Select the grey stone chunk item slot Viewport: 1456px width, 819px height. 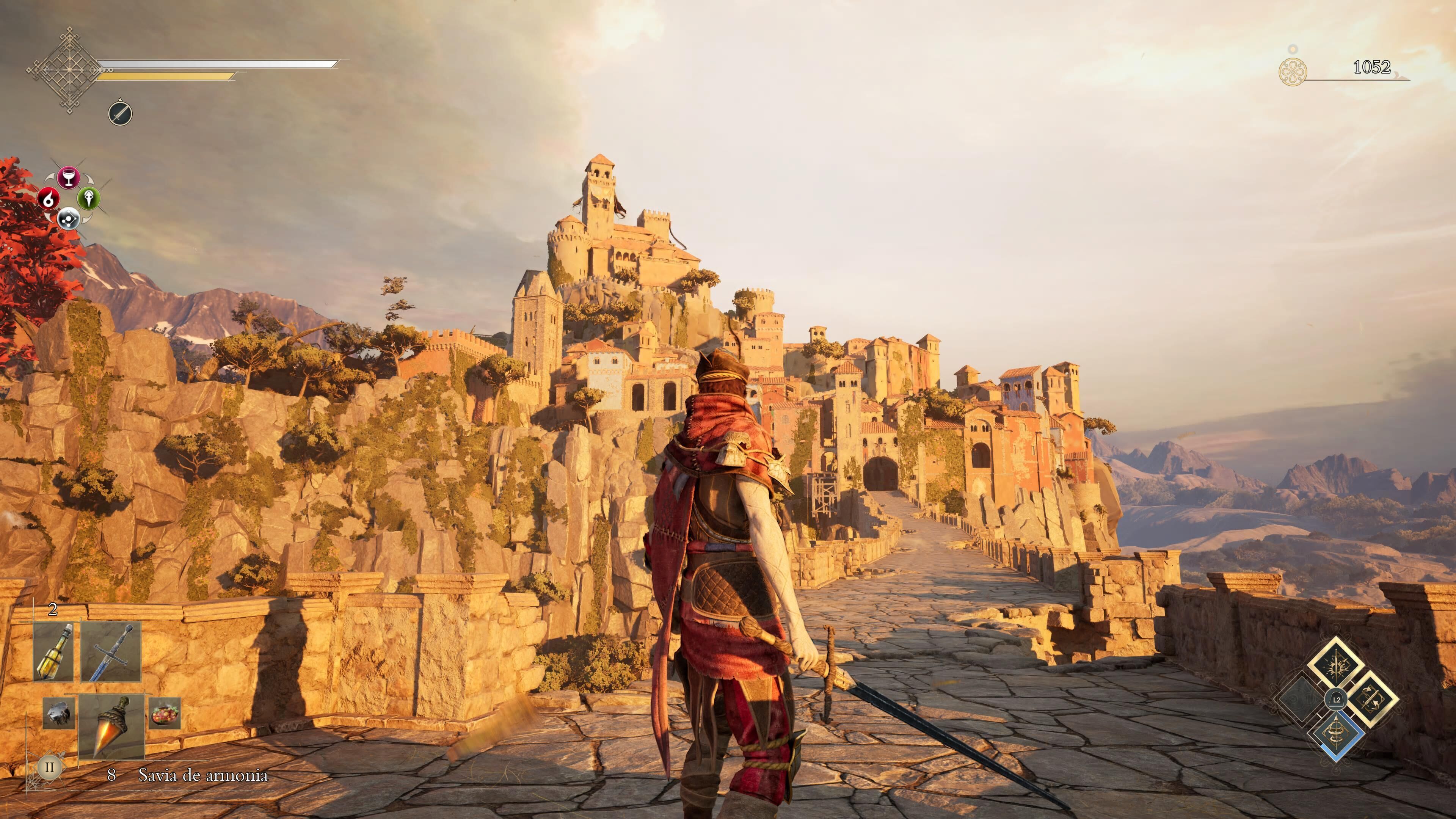pyautogui.click(x=59, y=713)
